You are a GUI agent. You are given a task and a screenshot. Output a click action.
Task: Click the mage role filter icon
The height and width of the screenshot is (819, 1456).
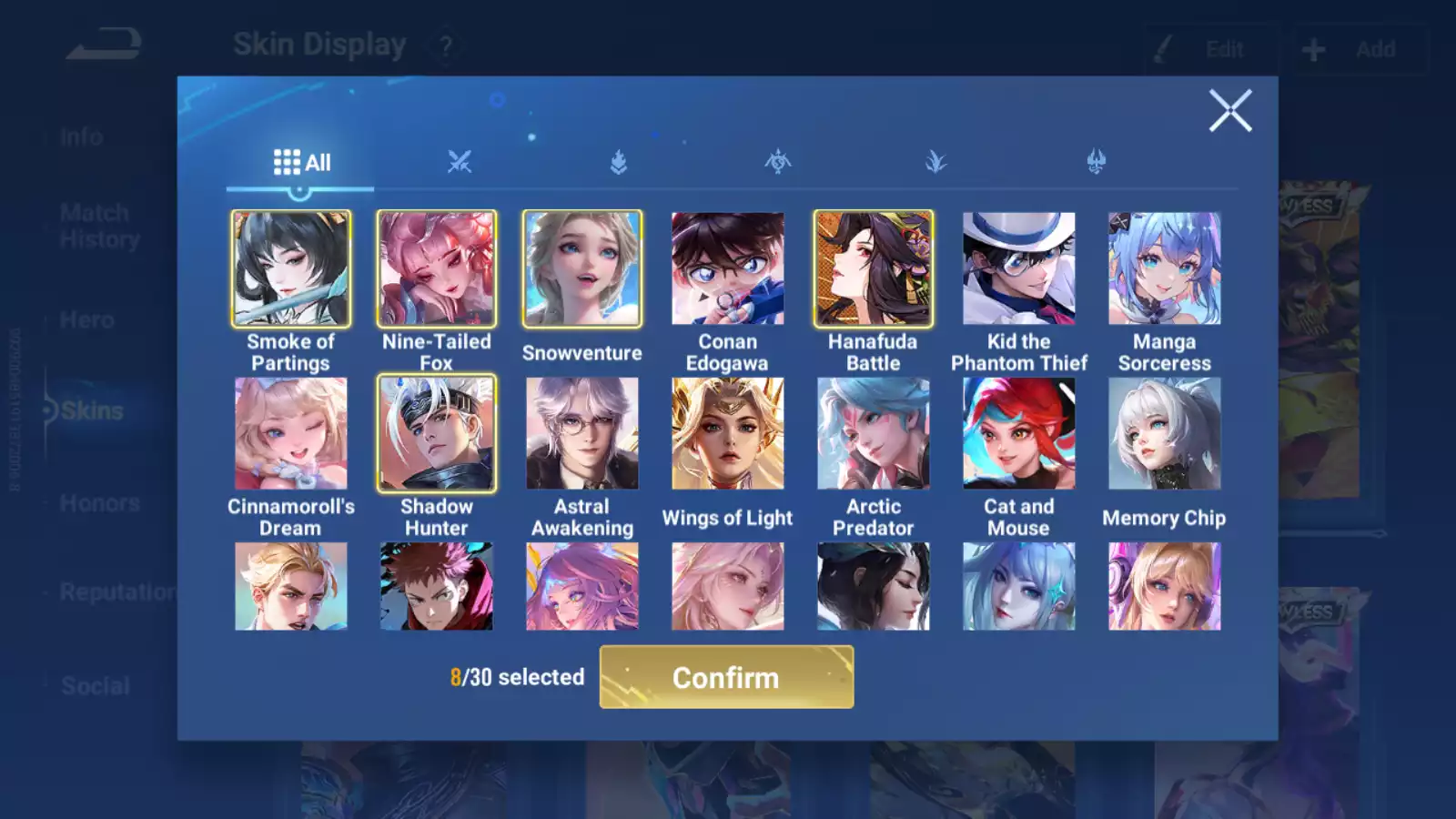point(937,161)
